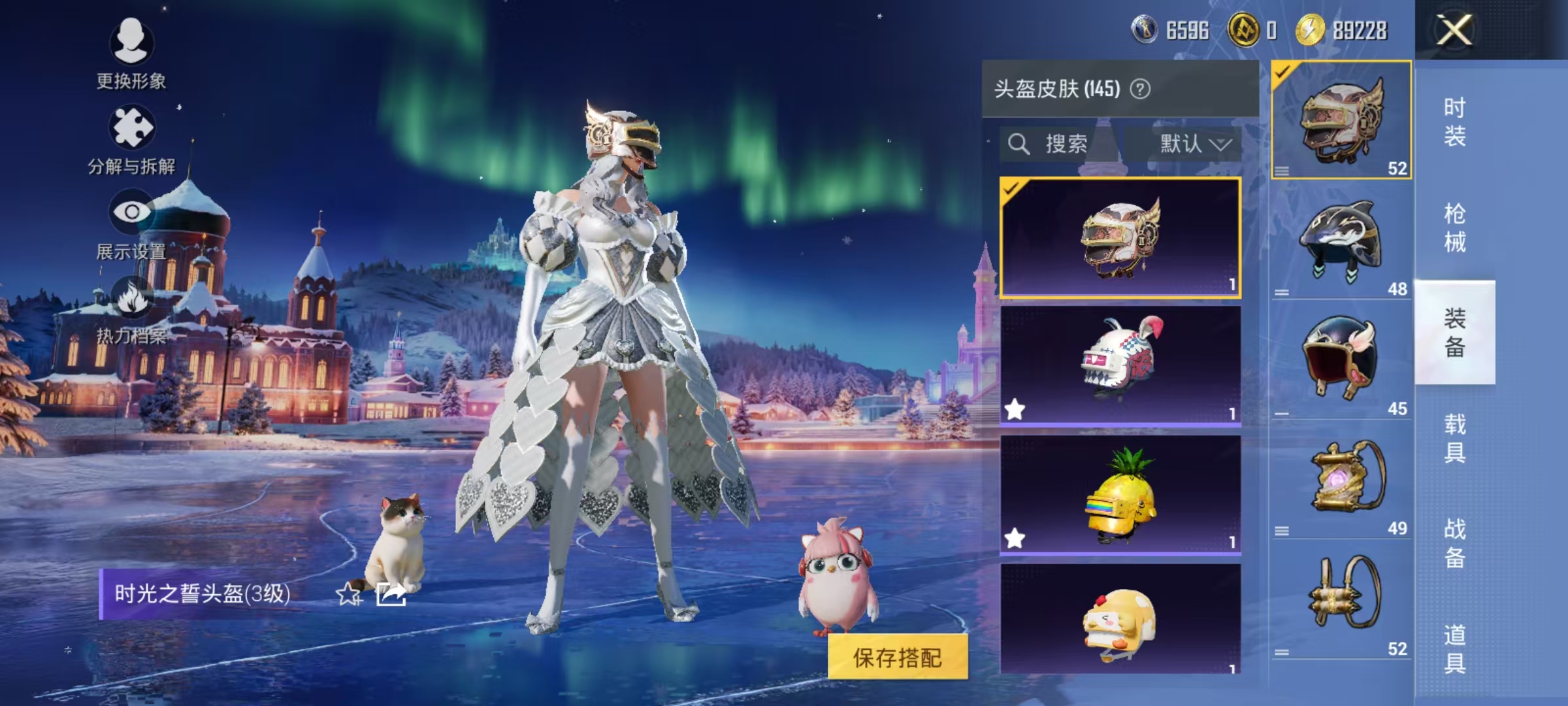
Task: Tap the search magnifier in helmet panel
Action: [1017, 143]
